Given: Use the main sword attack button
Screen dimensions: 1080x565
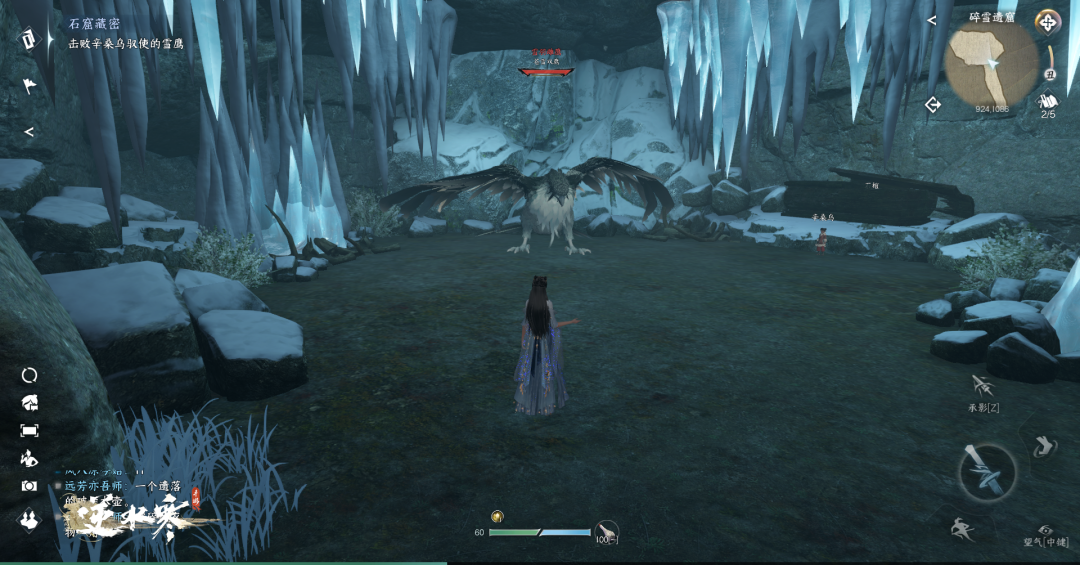Looking at the screenshot, I should [x=987, y=472].
